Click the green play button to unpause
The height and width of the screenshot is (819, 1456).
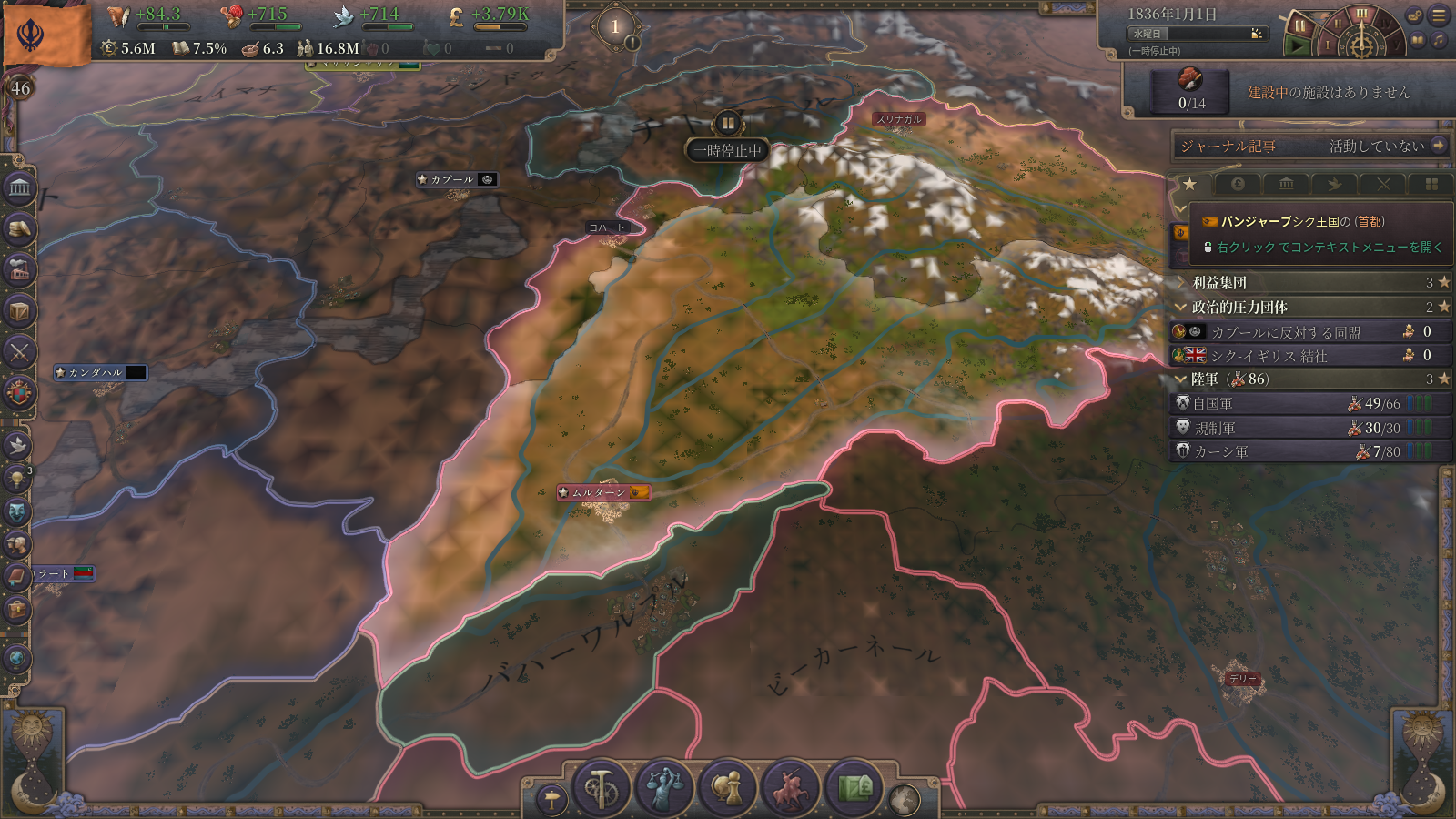point(1298,45)
